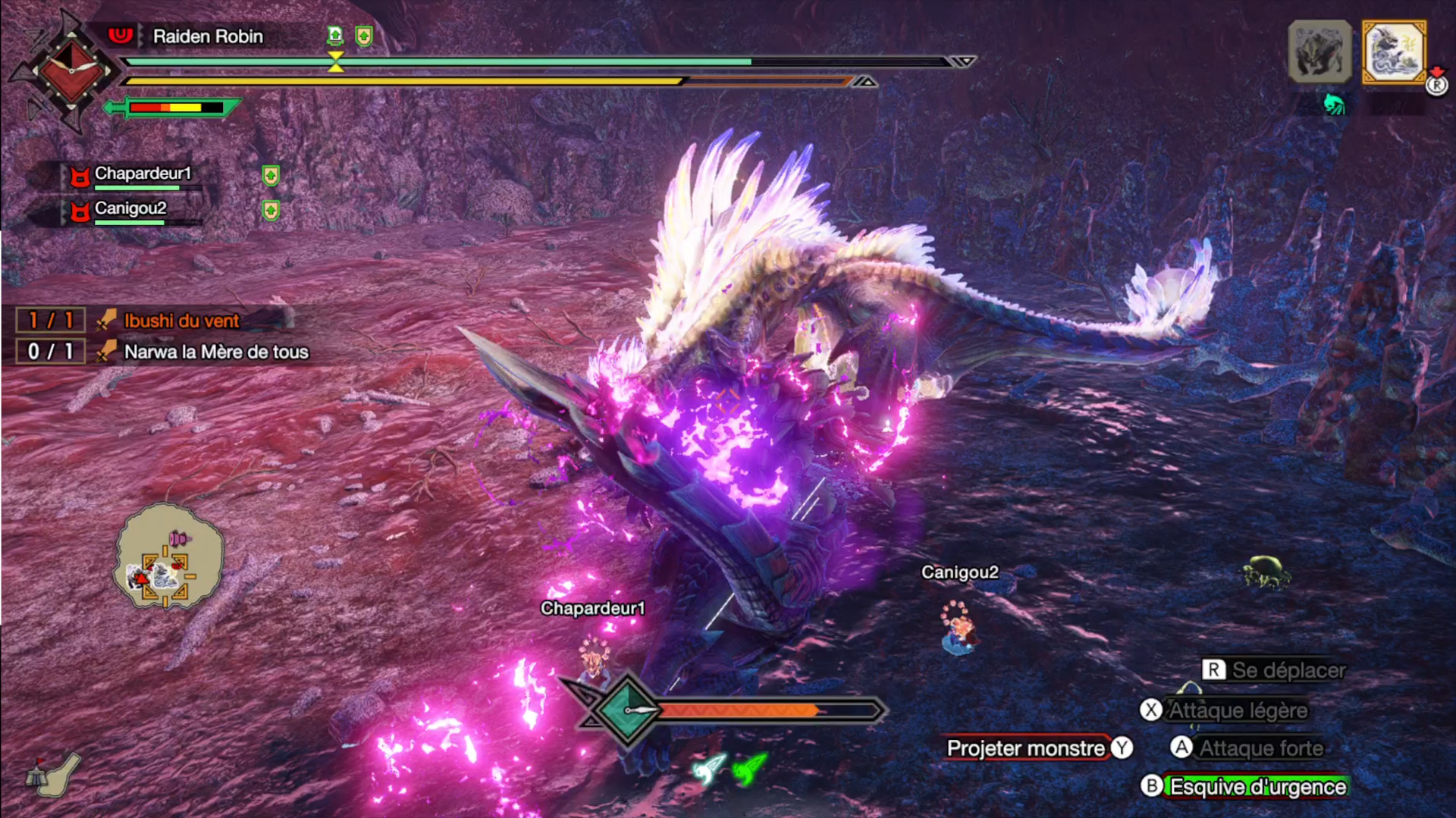The image size is (1456, 818).
Task: Select the Narwa la Mère de tous objective
Action: (x=217, y=352)
